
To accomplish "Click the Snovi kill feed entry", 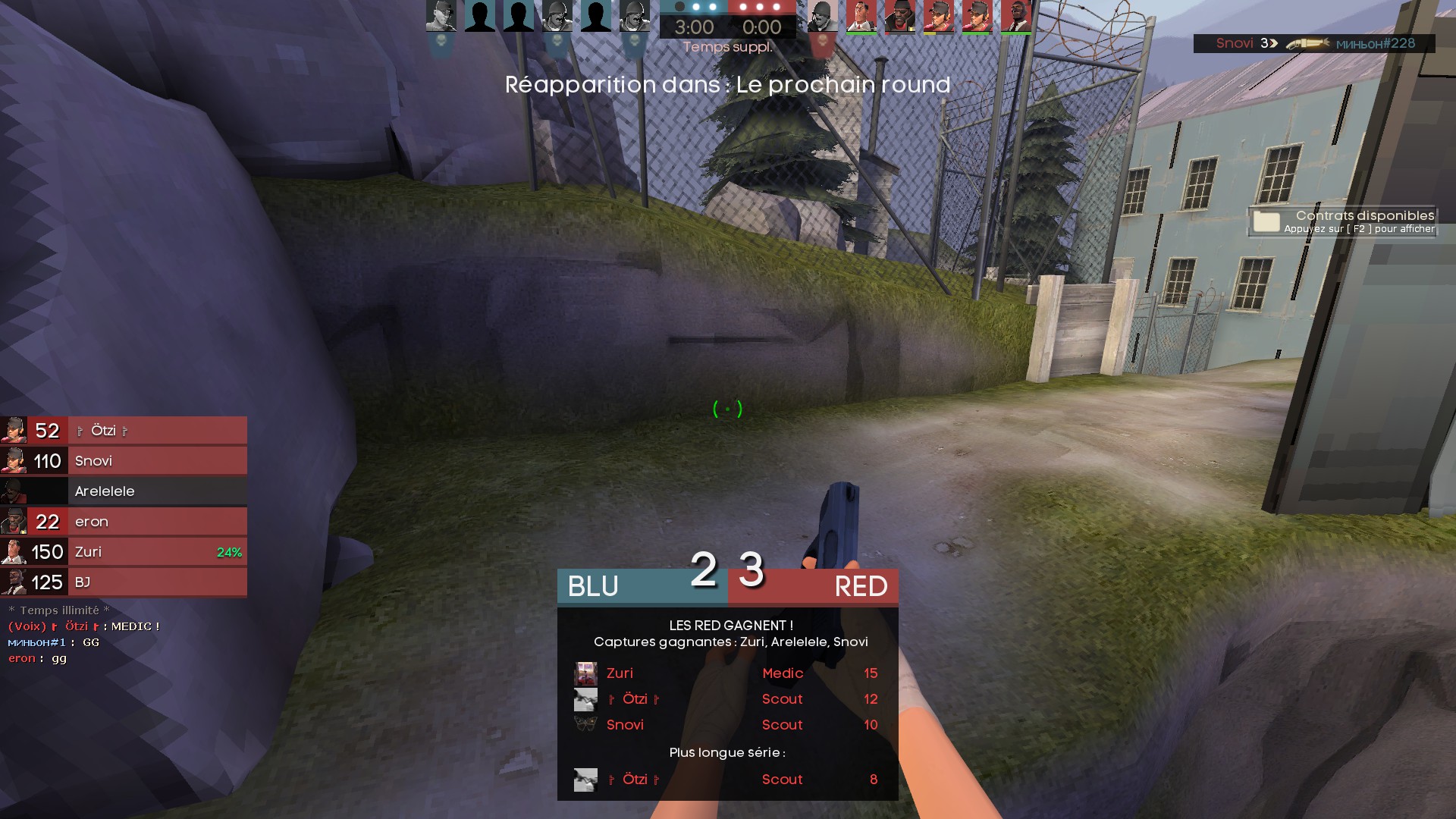I will pyautogui.click(x=1313, y=44).
